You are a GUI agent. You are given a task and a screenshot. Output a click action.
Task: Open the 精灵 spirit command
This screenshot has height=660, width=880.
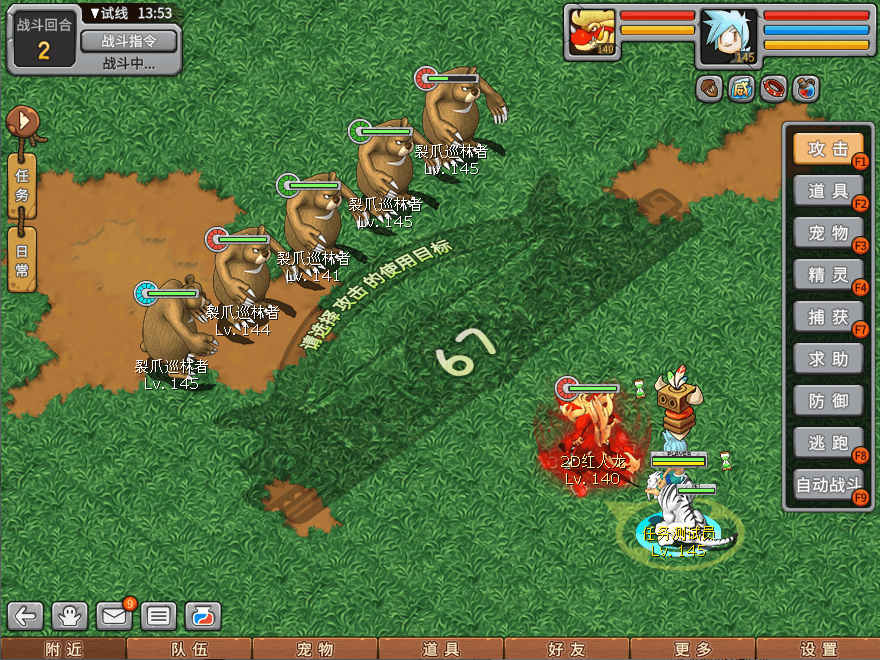pyautogui.click(x=827, y=275)
